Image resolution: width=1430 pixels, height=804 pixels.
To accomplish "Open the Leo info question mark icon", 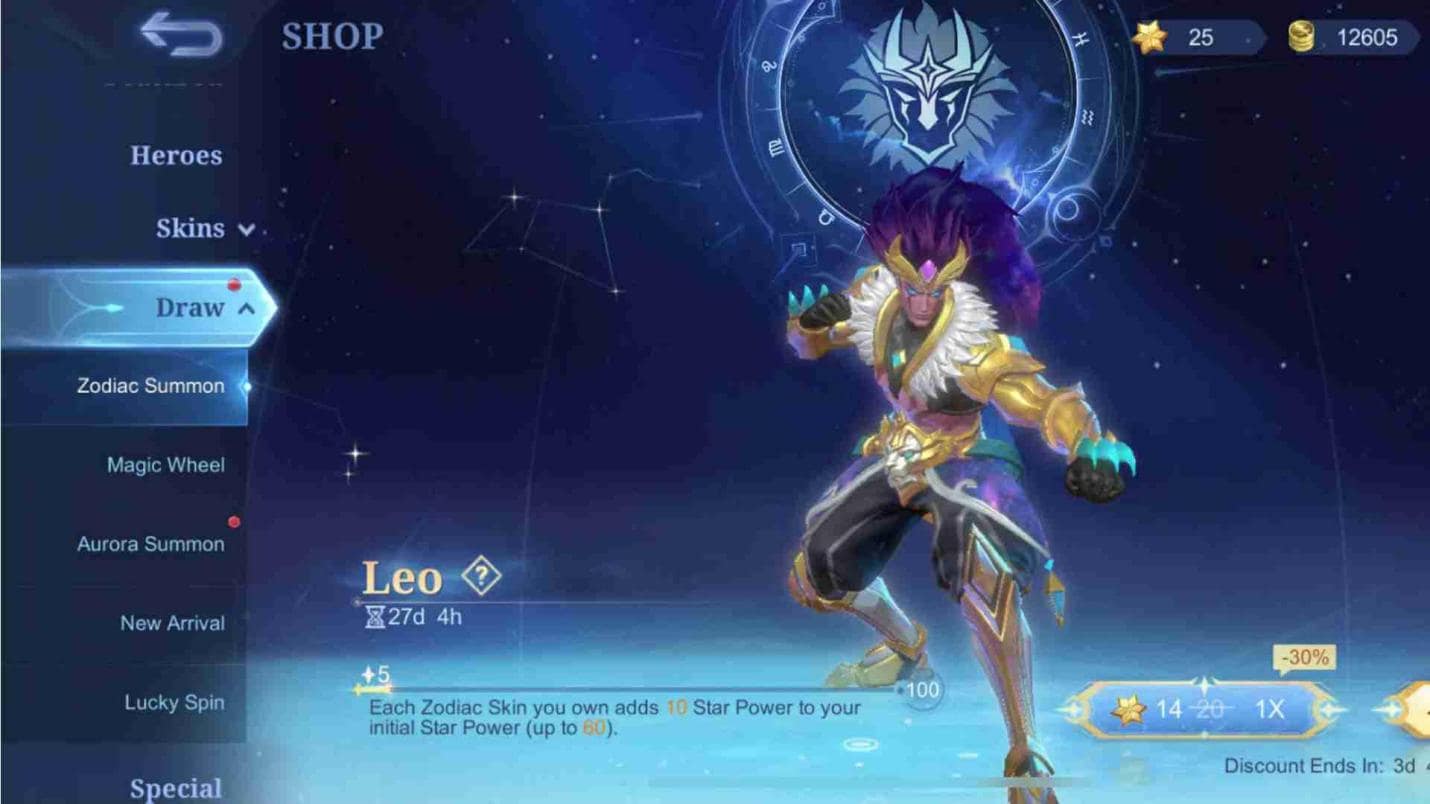I will (483, 574).
